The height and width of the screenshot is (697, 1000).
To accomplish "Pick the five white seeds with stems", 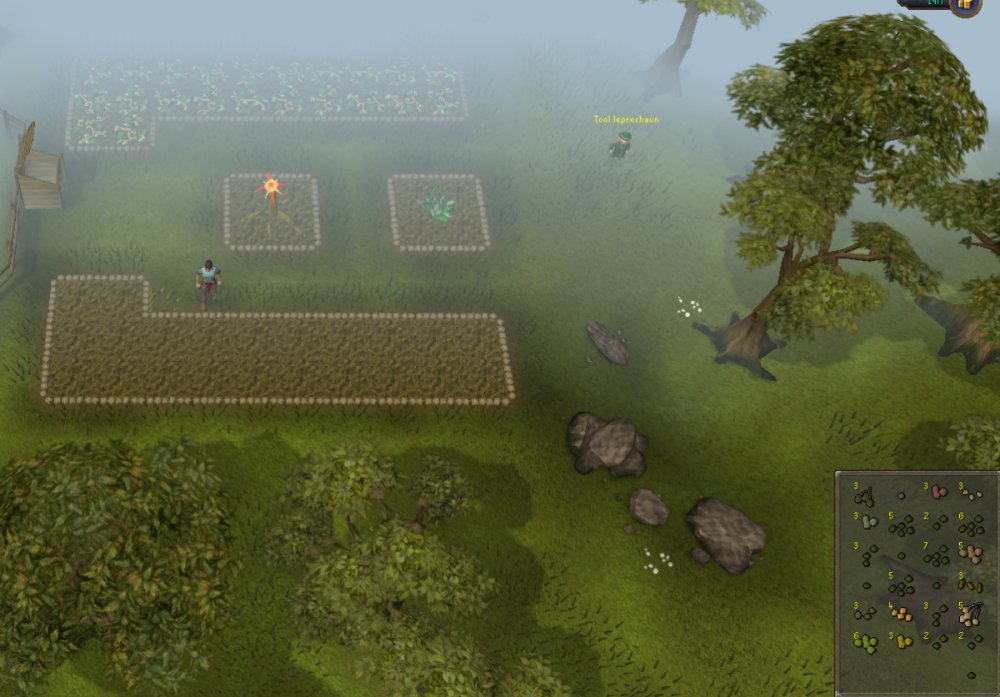I will [x=970, y=613].
